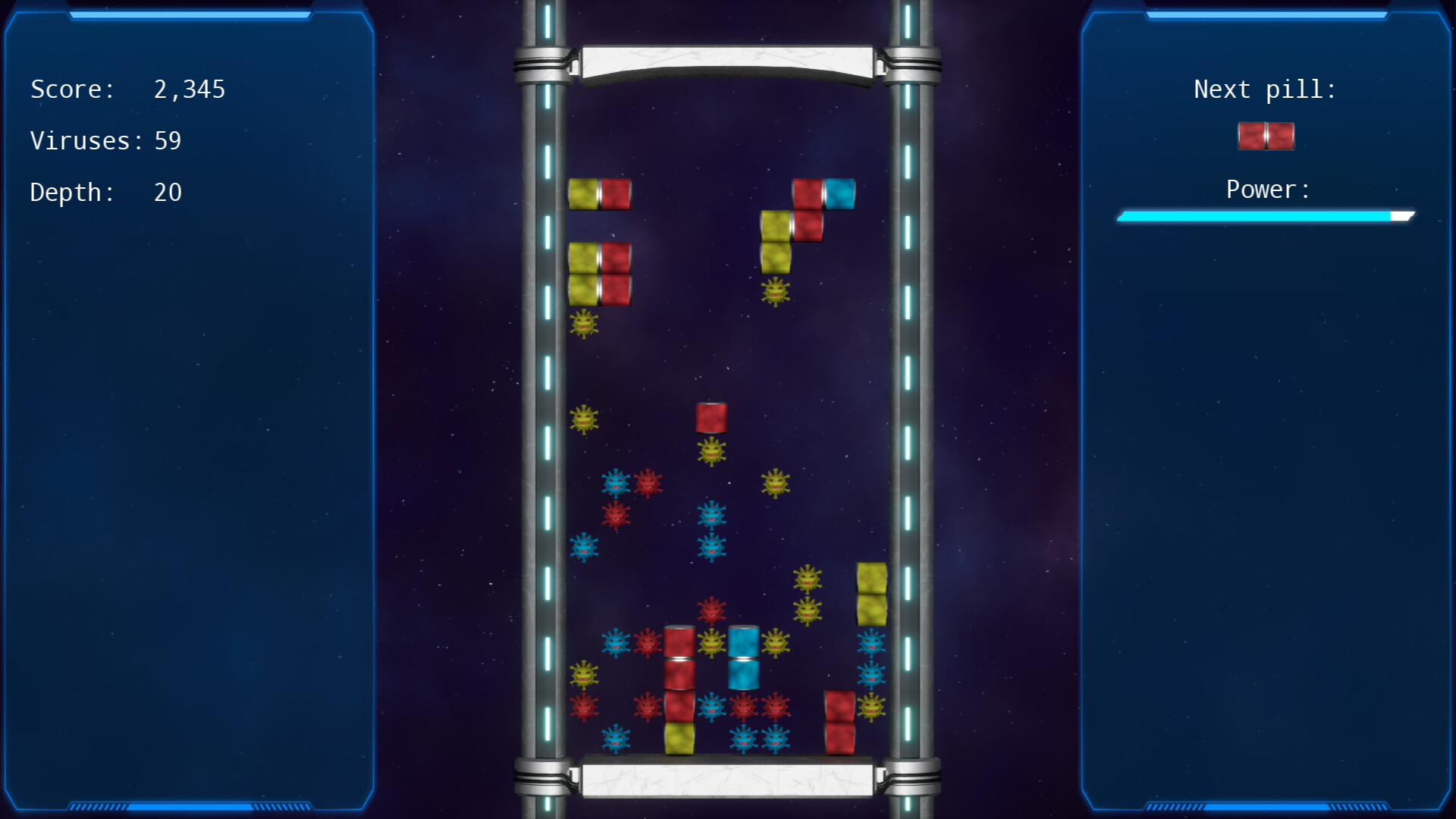Click the Viruses: 59 counter
Screen dimensions: 1456x819
coord(106,140)
